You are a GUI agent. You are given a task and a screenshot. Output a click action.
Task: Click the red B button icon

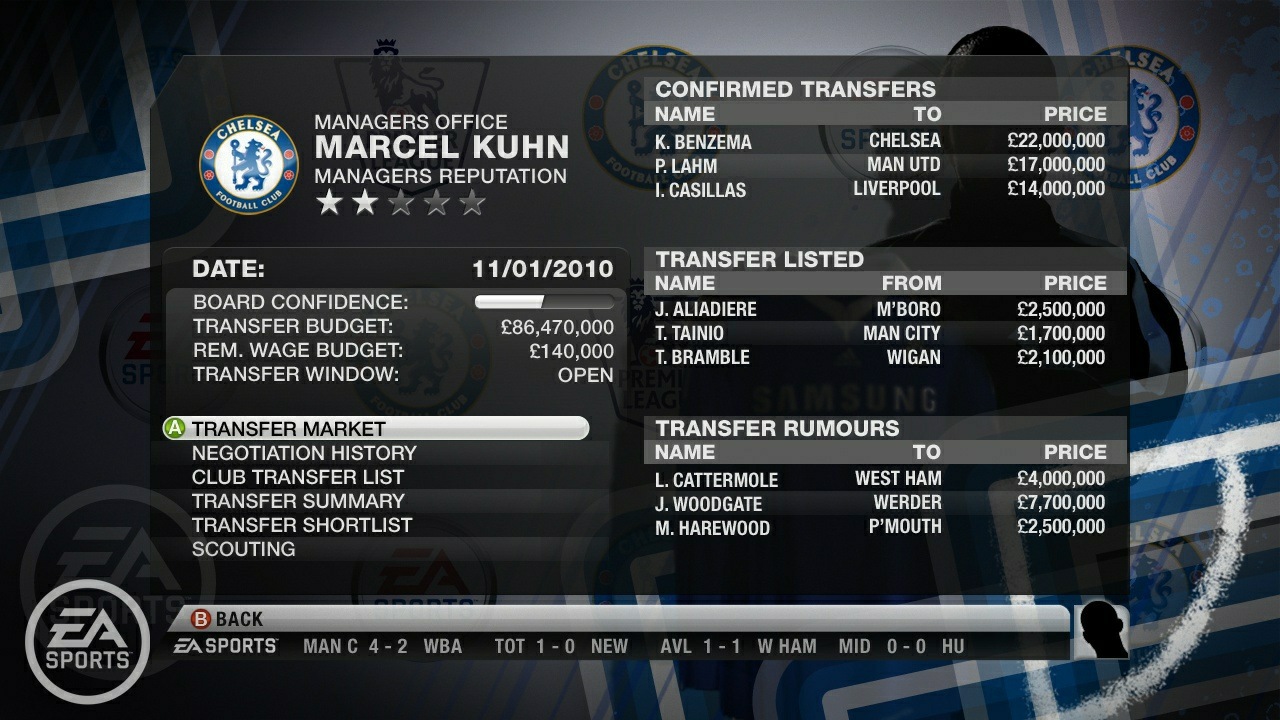[199, 618]
